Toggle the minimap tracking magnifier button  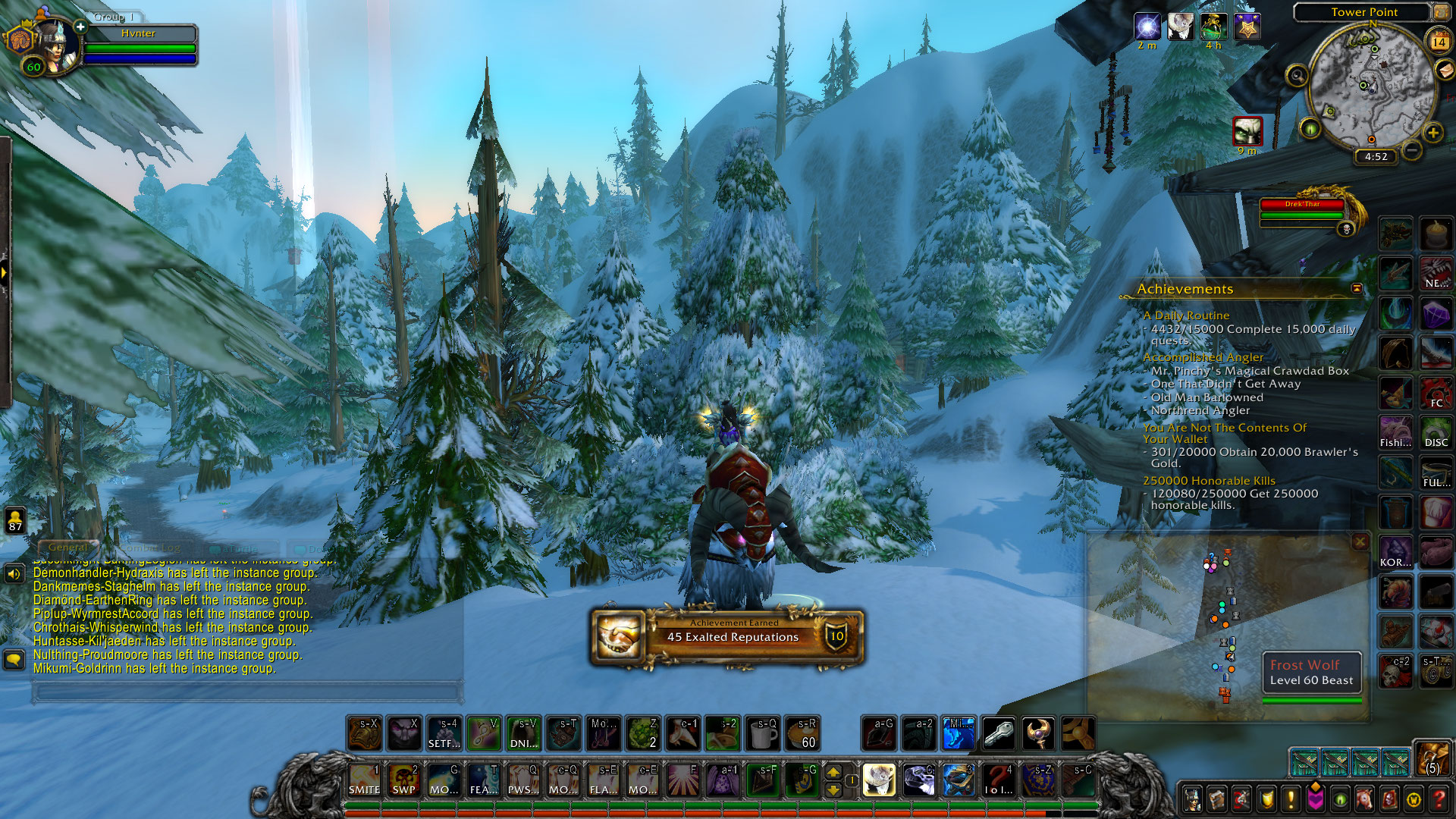tap(1298, 75)
